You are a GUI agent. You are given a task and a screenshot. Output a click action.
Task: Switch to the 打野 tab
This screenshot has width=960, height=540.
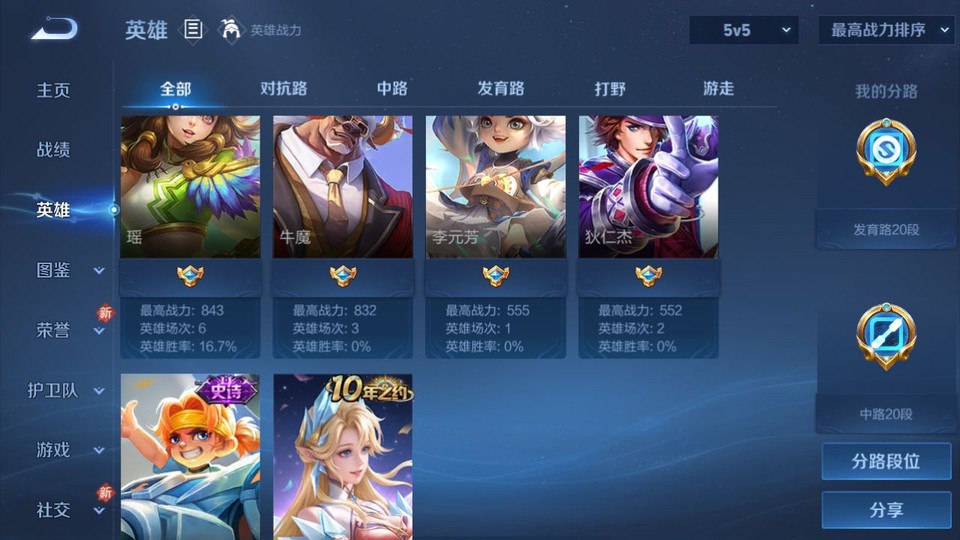point(610,89)
